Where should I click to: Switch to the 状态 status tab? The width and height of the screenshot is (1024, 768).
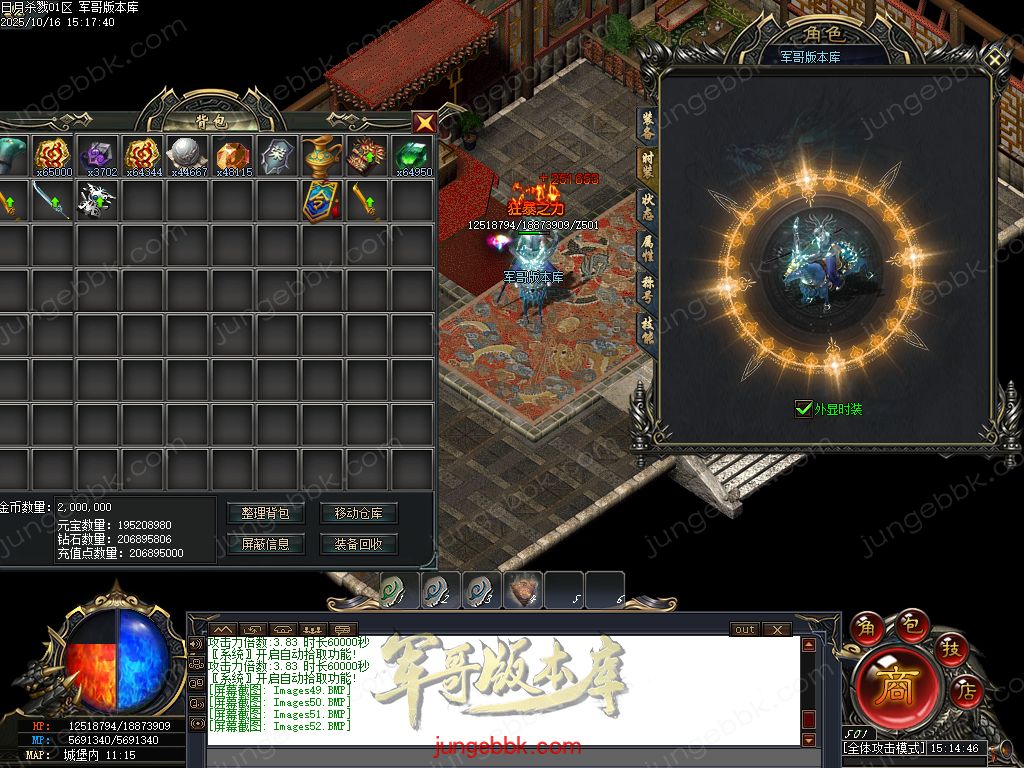pyautogui.click(x=647, y=204)
